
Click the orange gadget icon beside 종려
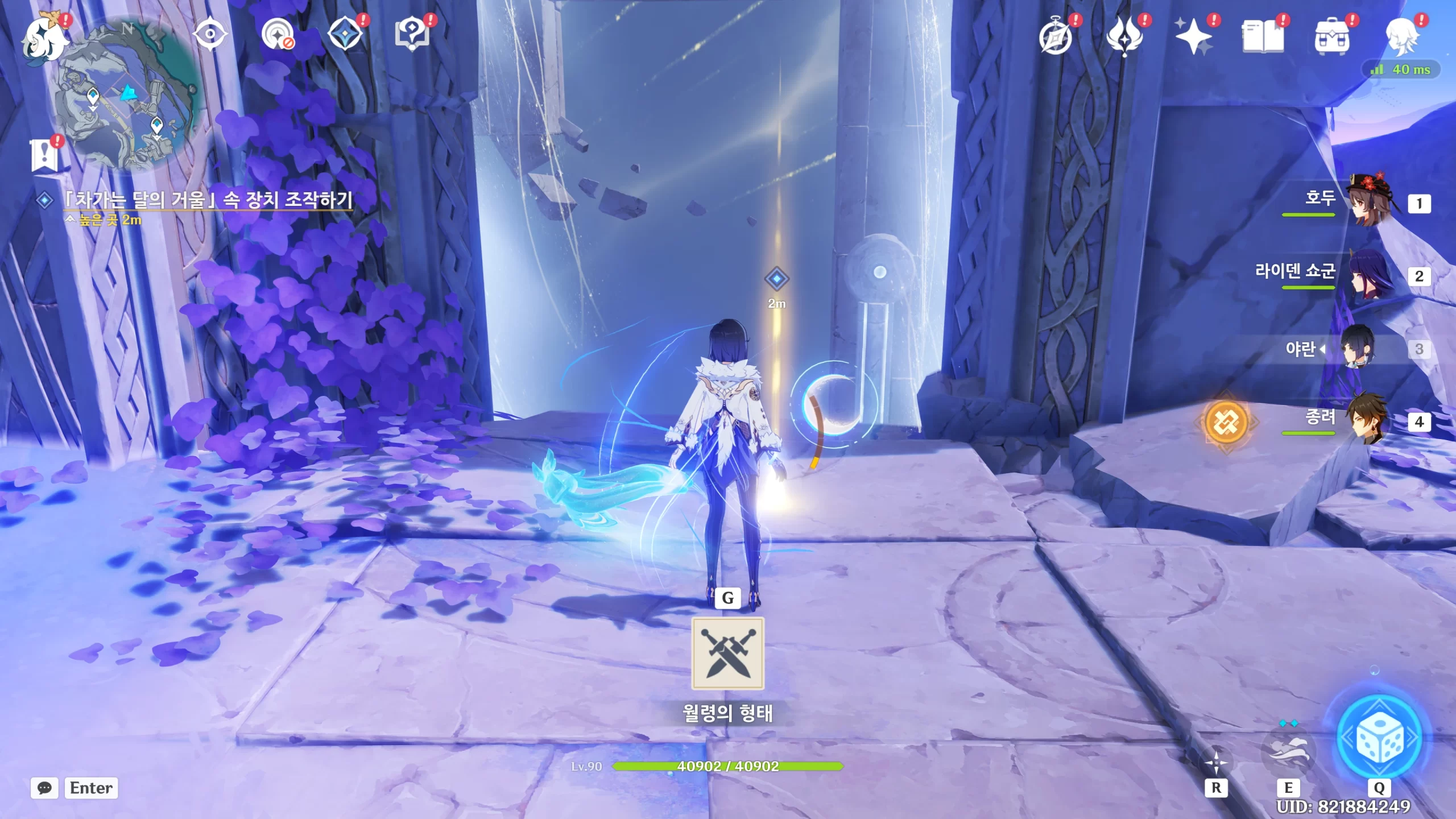point(1226,422)
